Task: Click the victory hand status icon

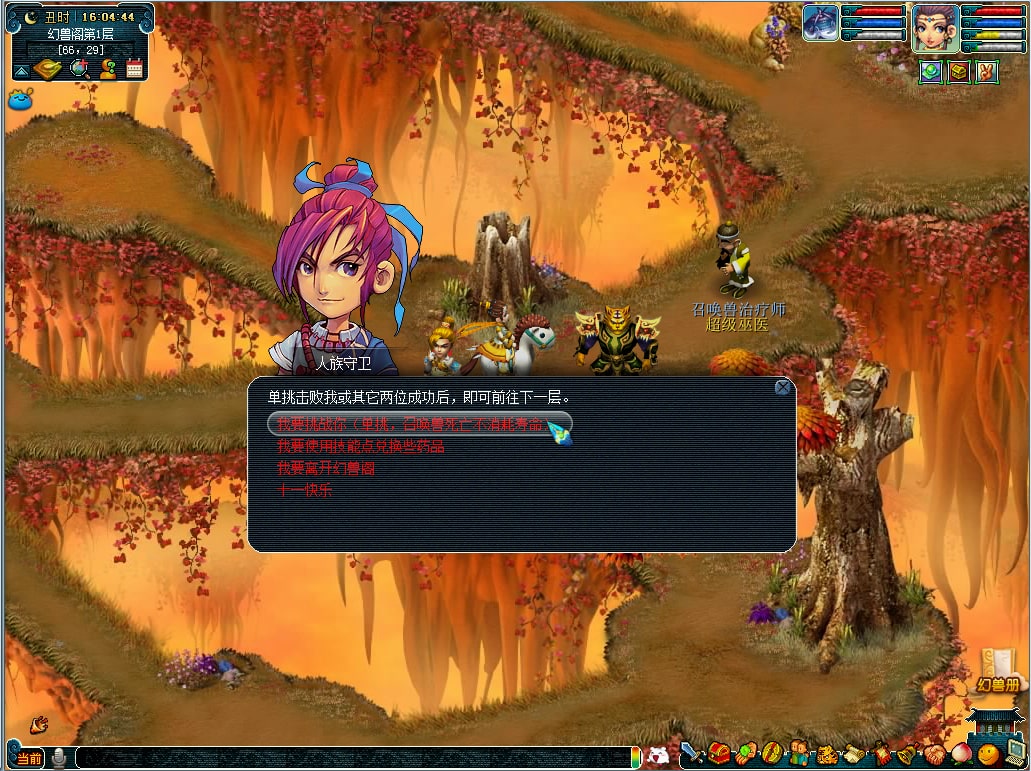Action: pyautogui.click(x=987, y=71)
